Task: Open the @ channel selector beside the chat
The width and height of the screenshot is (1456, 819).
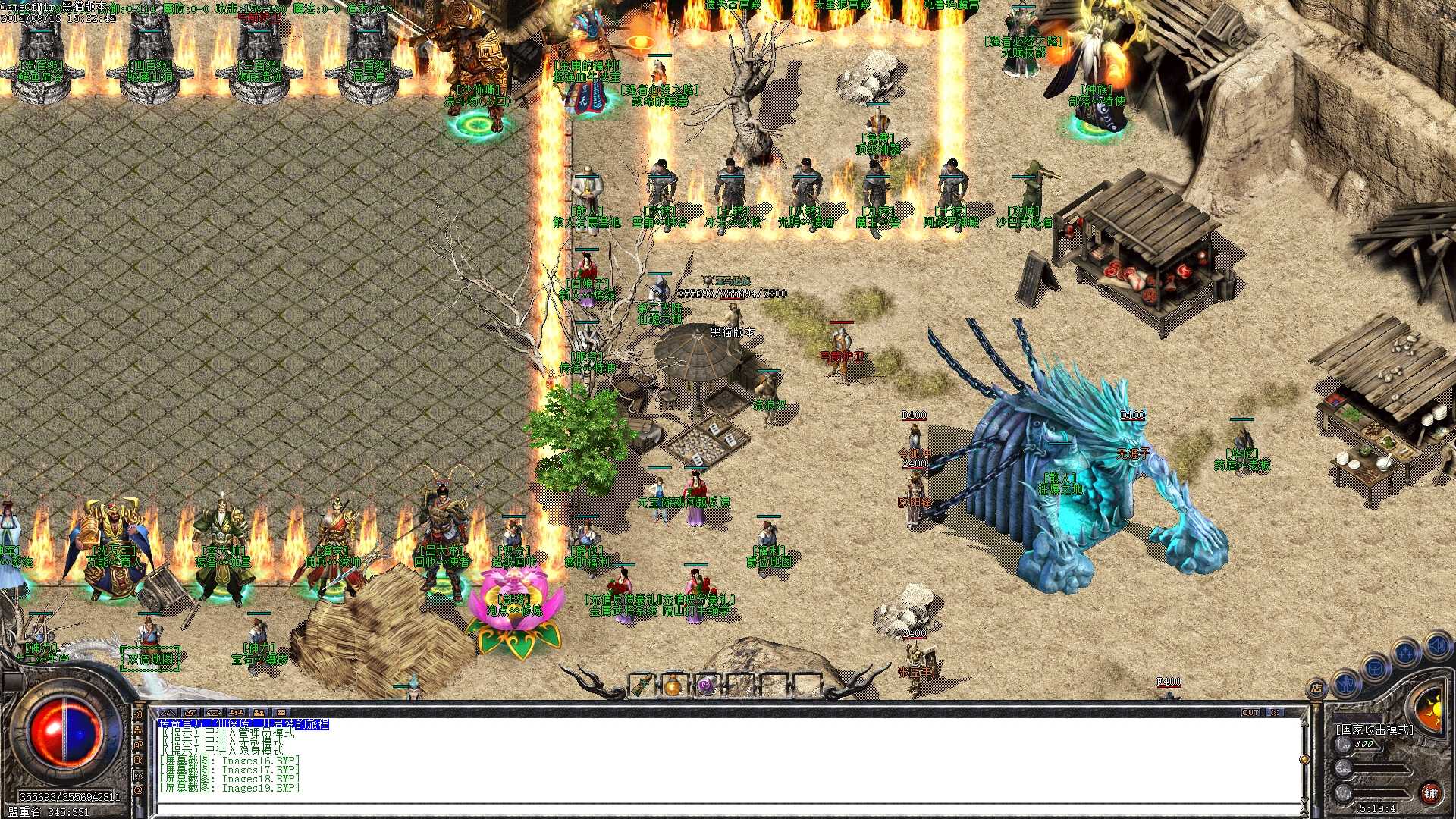Action: point(137,790)
